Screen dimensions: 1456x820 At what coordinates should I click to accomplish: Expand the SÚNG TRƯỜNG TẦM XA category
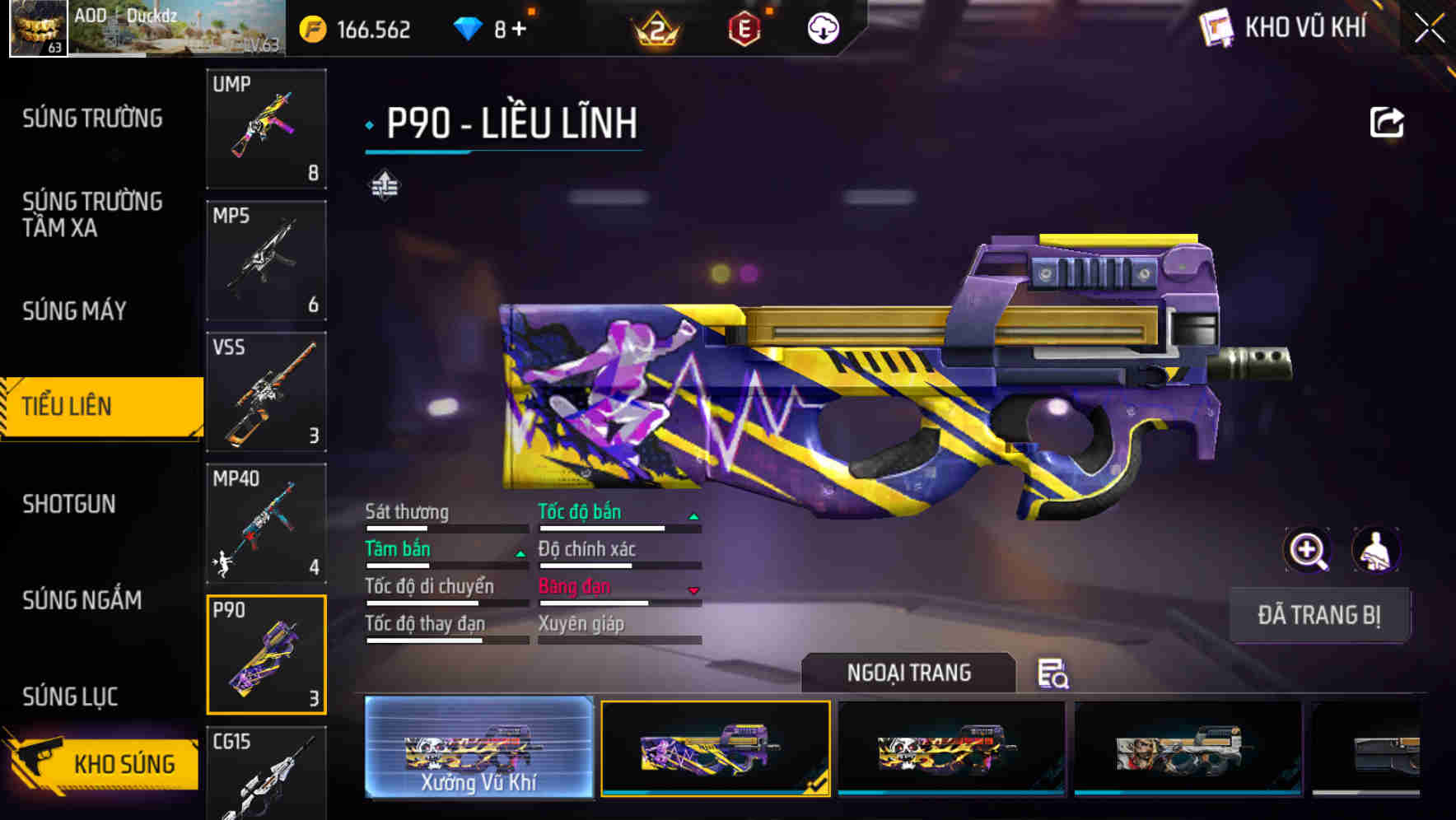coord(93,216)
